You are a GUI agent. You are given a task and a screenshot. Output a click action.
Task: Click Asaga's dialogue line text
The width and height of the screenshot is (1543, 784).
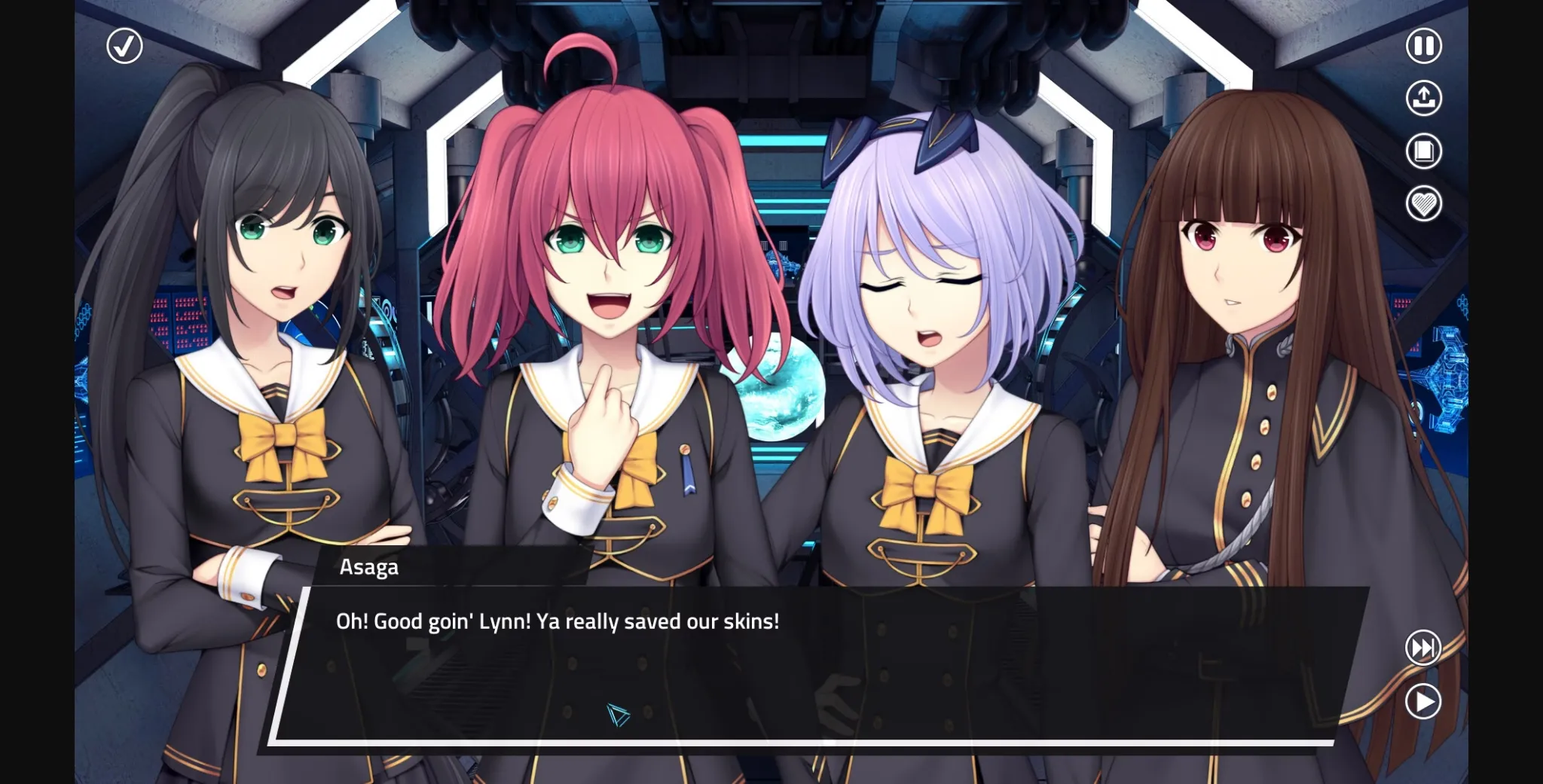tap(556, 621)
